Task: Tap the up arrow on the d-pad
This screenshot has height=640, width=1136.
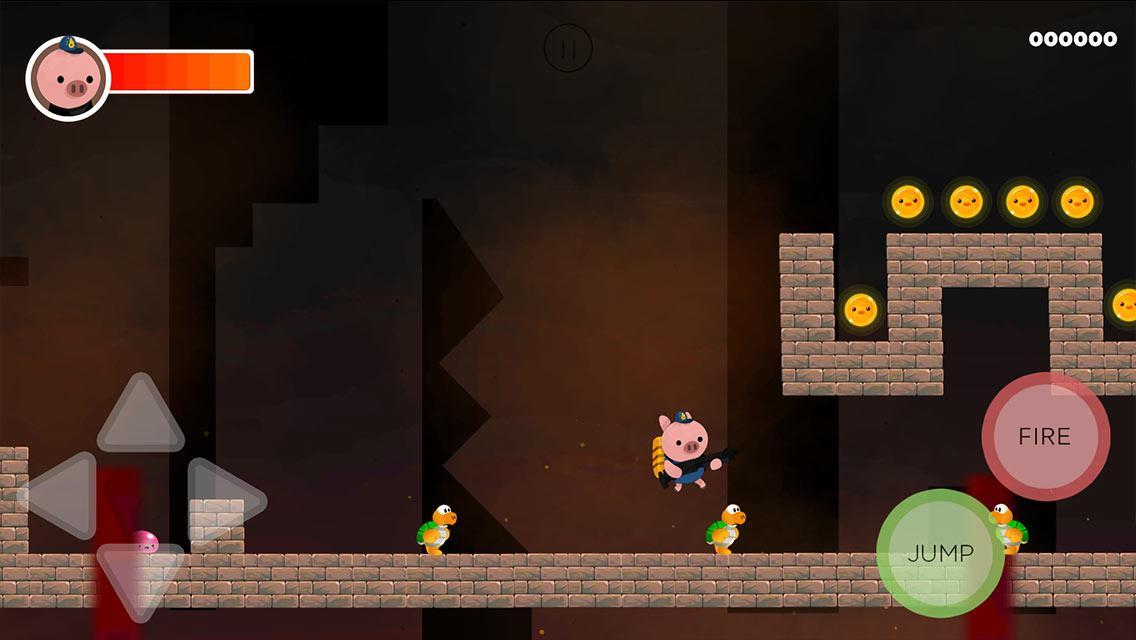Action: pos(140,416)
